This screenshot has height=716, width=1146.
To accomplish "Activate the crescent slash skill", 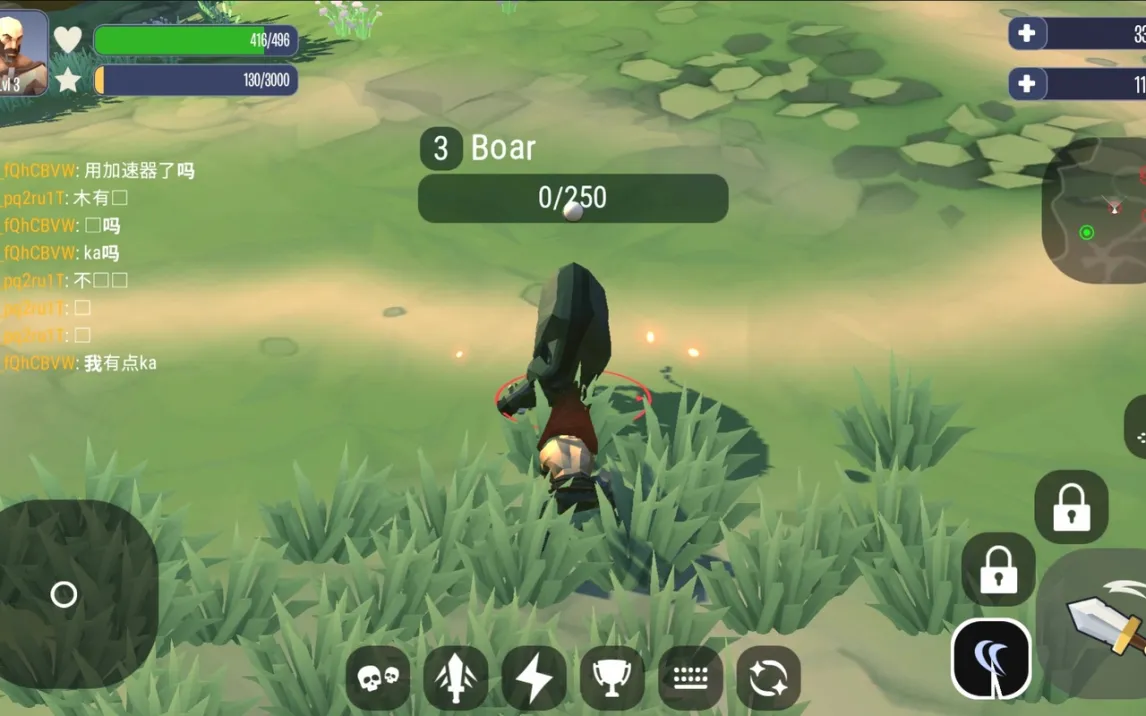I will pos(991,659).
